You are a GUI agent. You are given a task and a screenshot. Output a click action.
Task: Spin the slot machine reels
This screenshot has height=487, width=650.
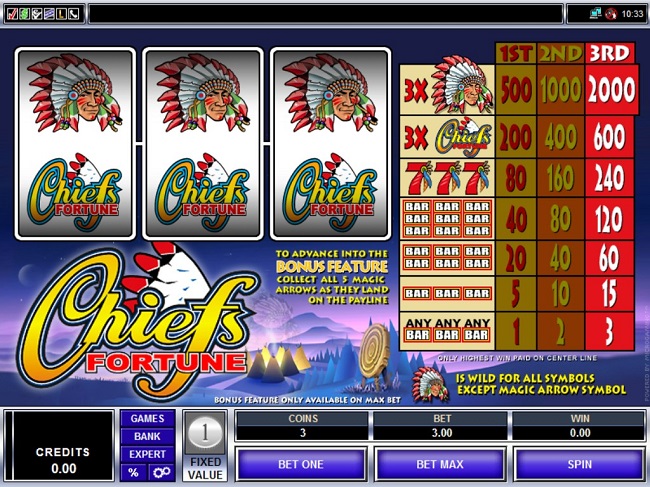pos(579,464)
